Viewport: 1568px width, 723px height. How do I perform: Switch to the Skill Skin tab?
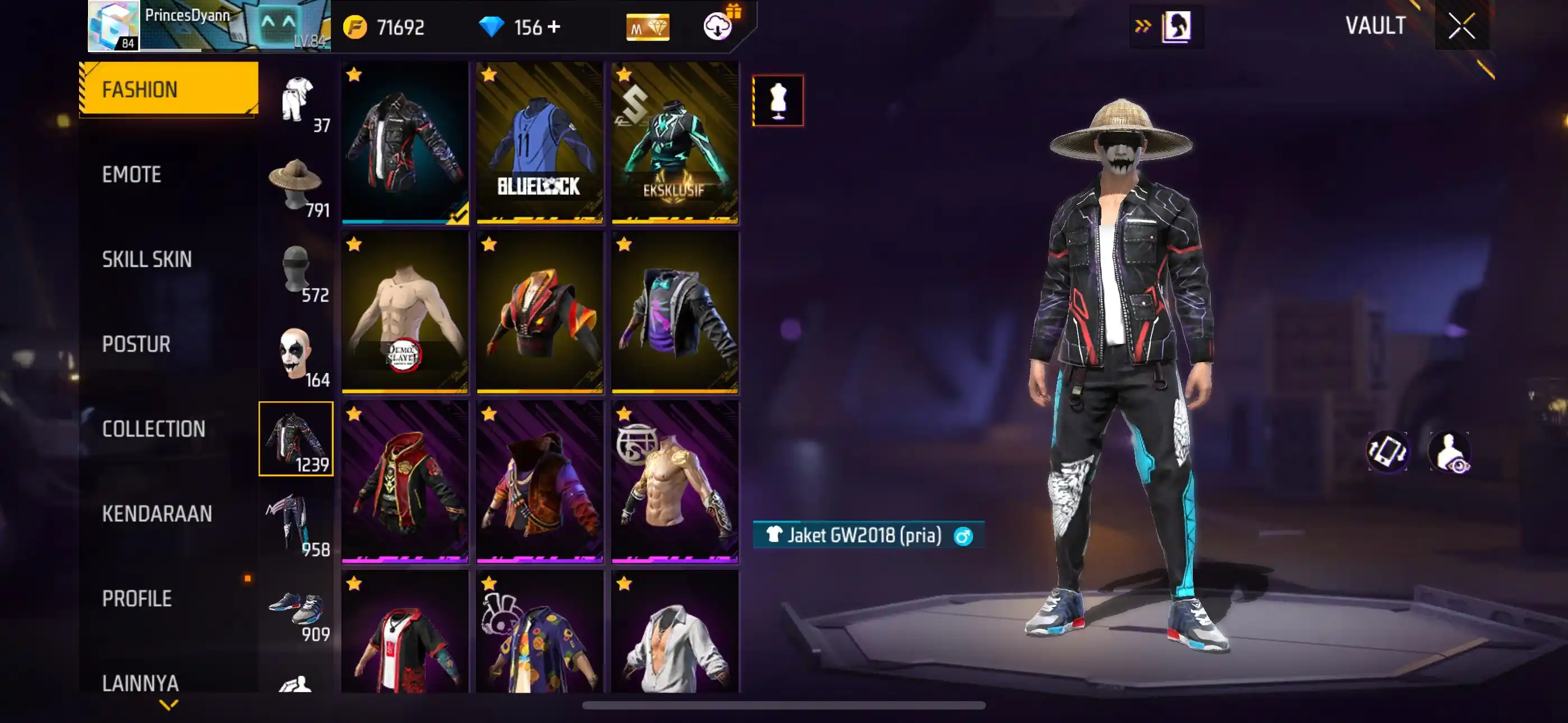coord(147,259)
